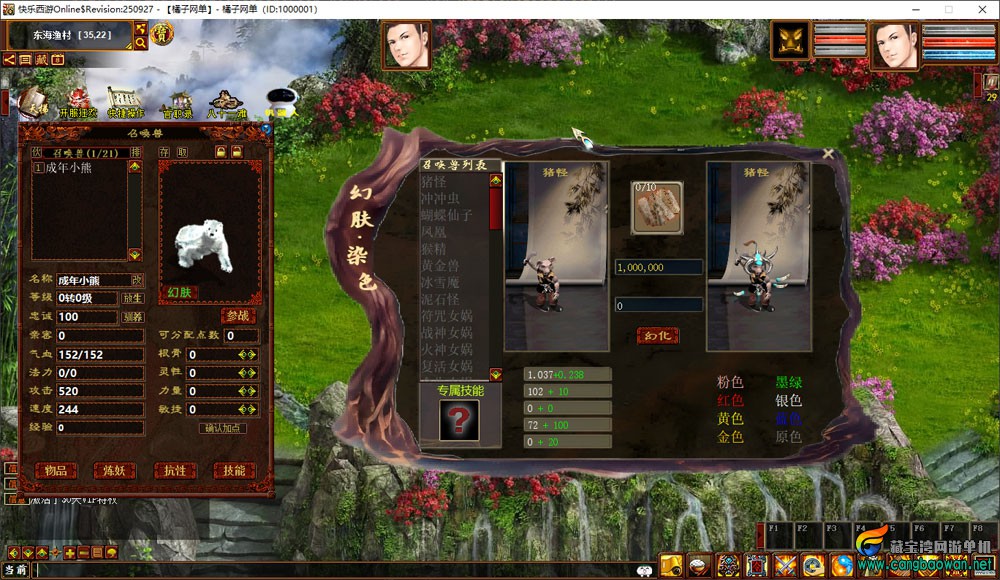This screenshot has height=580, width=1000.
Task: Click the 幻肤 button under the bear portrait
Action: (x=179, y=293)
